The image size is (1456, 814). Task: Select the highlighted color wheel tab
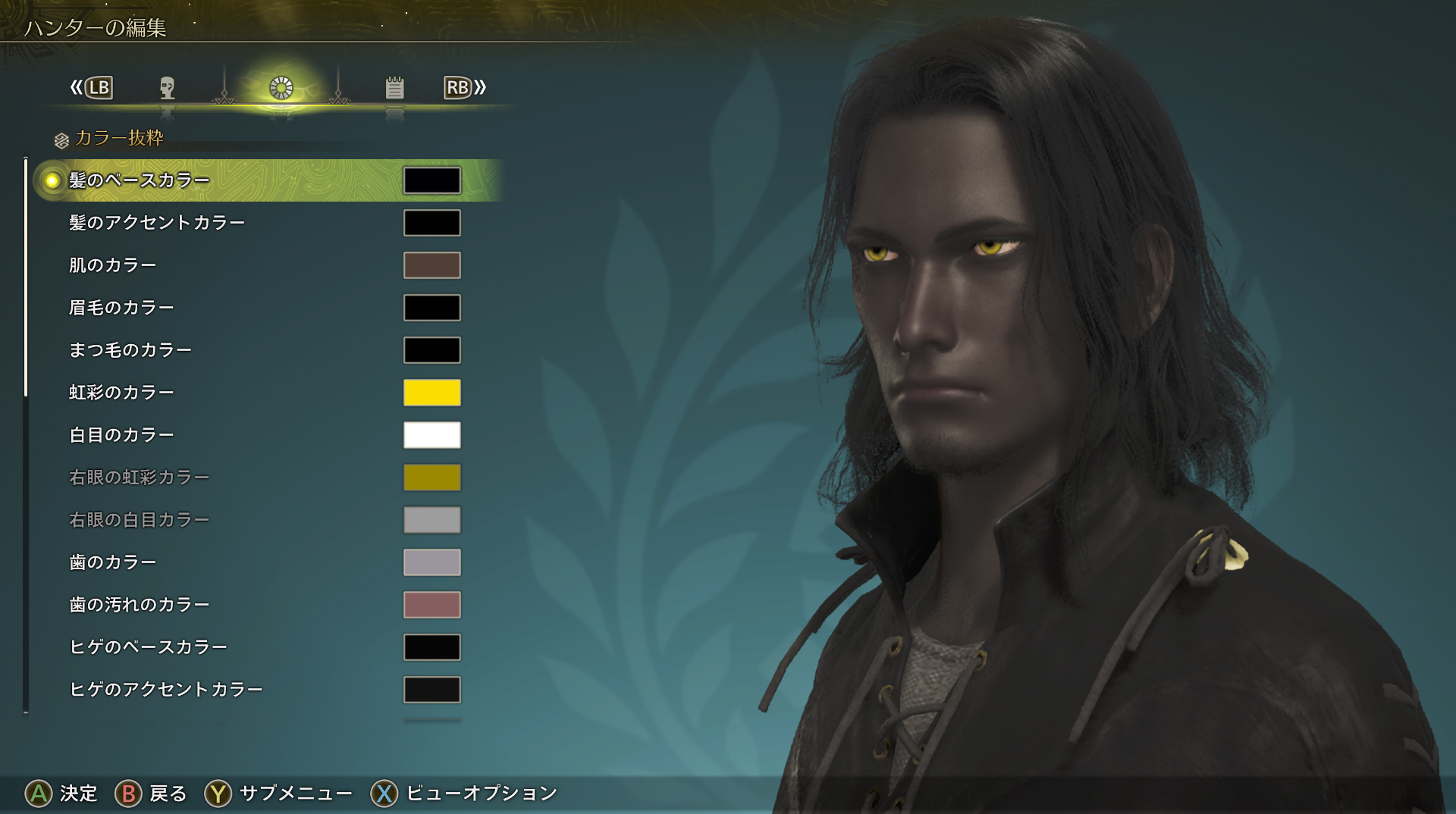281,88
